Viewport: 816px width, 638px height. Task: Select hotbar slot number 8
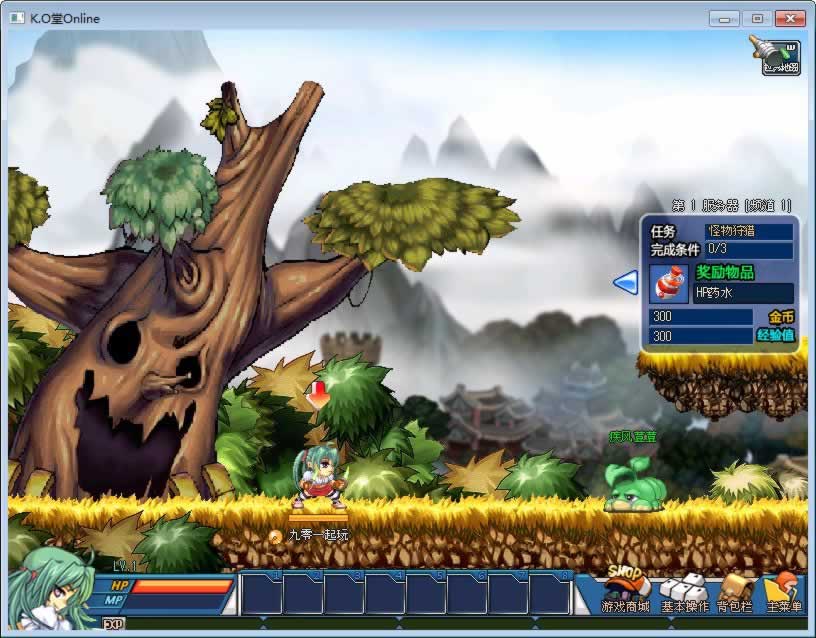pyautogui.click(x=549, y=594)
